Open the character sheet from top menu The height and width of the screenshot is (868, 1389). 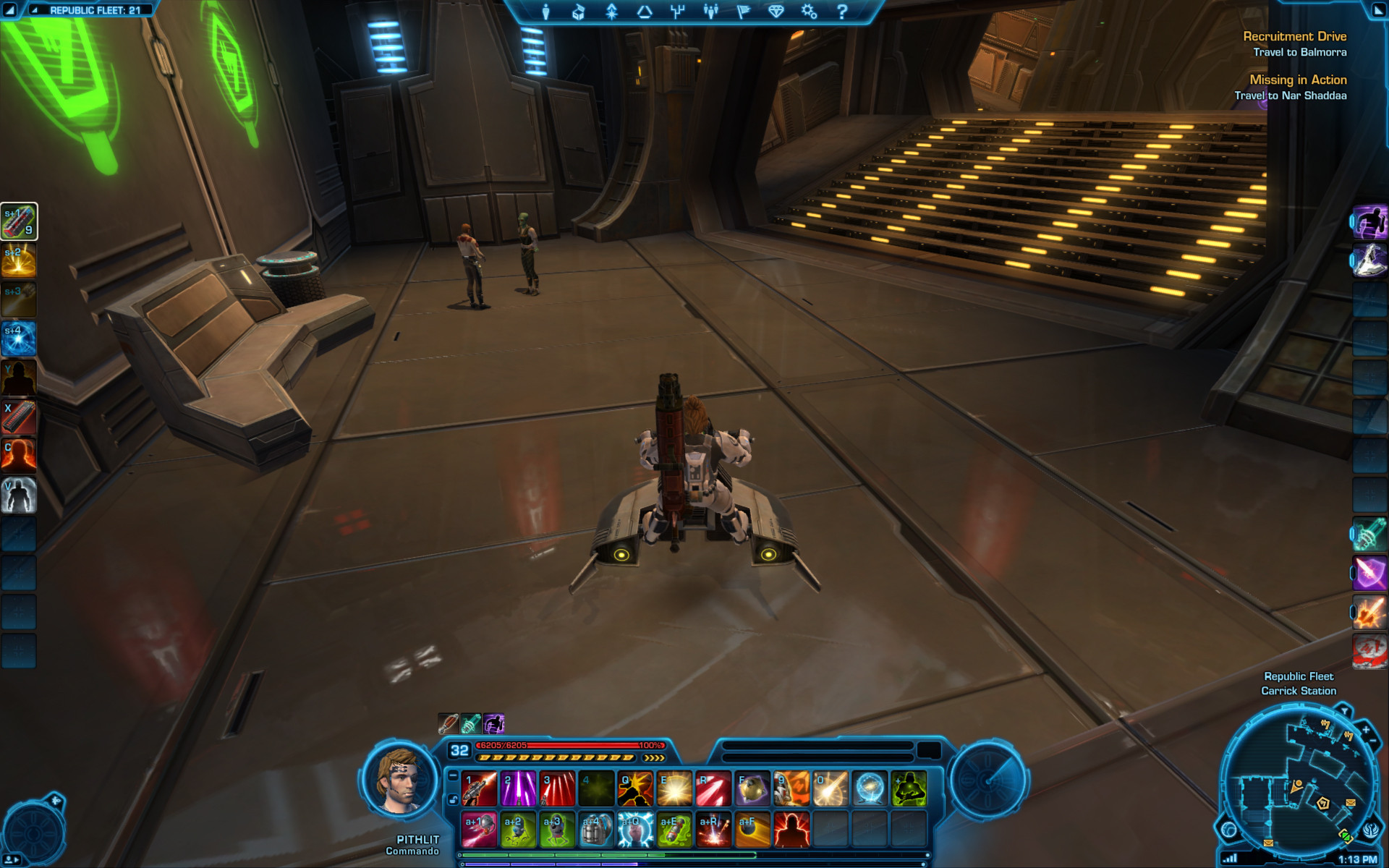(x=546, y=12)
